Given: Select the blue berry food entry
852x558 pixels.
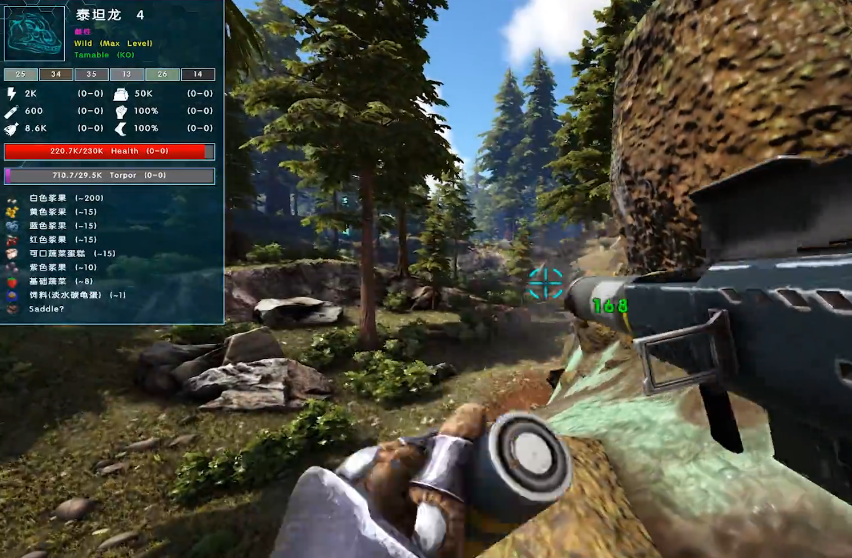Looking at the screenshot, I should [x=61, y=226].
